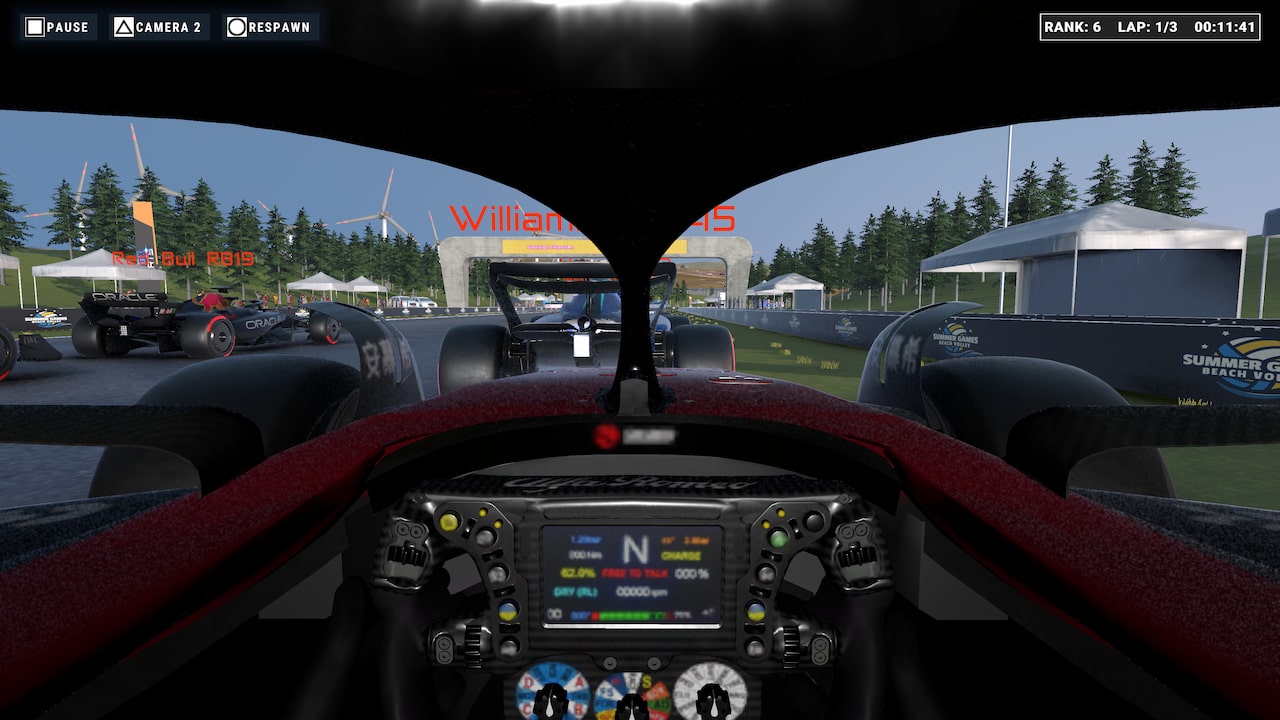1280x720 pixels.
Task: Click the blue-yellow flag button on left wheel
Action: point(507,611)
